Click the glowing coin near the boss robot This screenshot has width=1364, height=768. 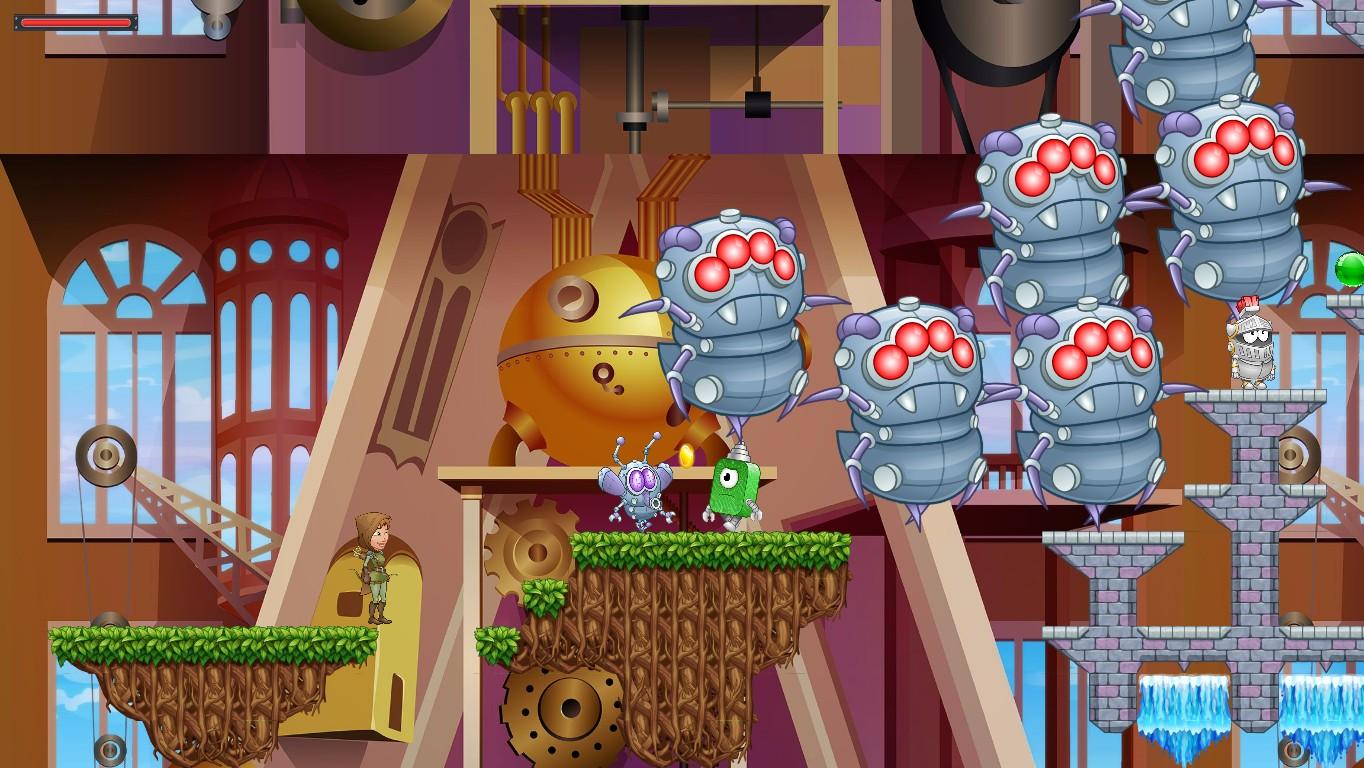pos(688,453)
